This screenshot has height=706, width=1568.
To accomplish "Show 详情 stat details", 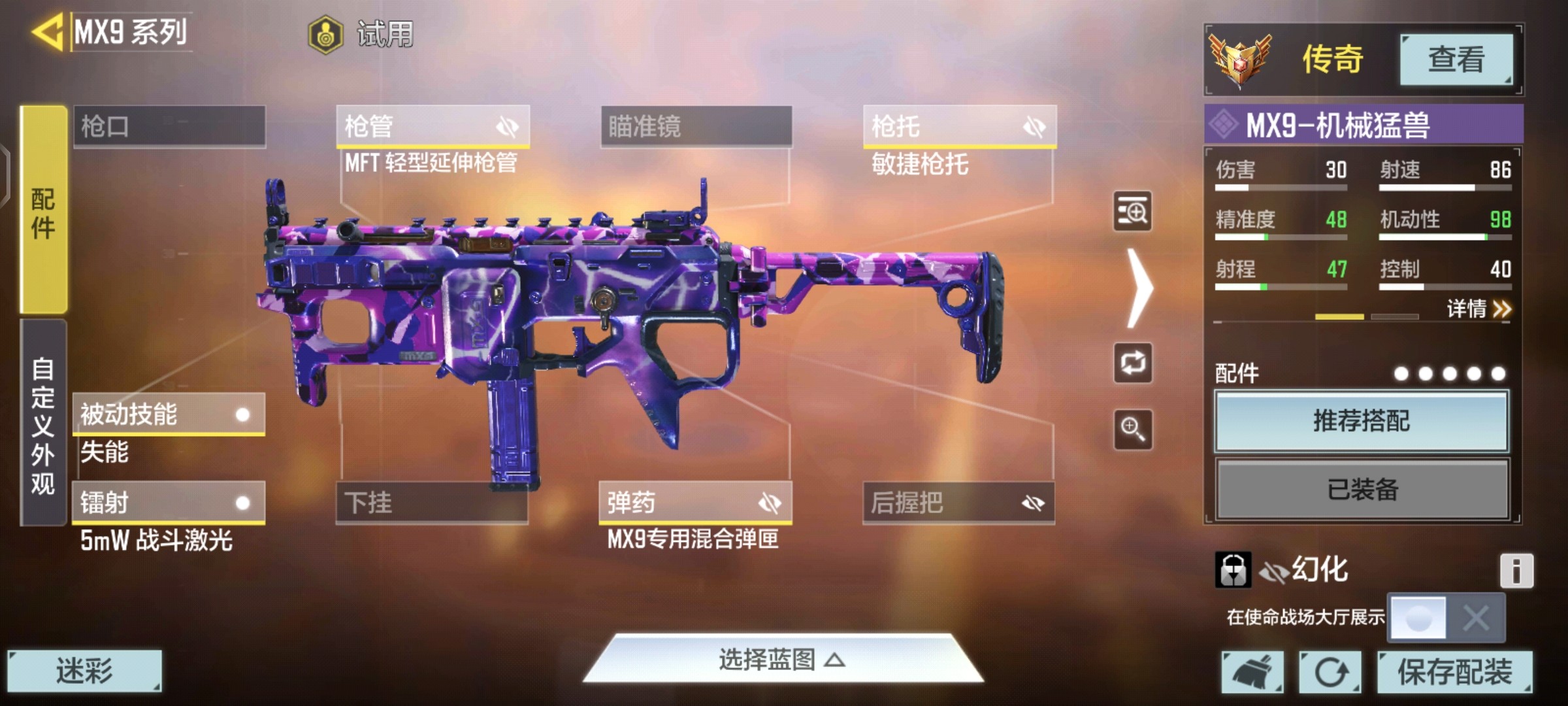I will tap(1478, 309).
